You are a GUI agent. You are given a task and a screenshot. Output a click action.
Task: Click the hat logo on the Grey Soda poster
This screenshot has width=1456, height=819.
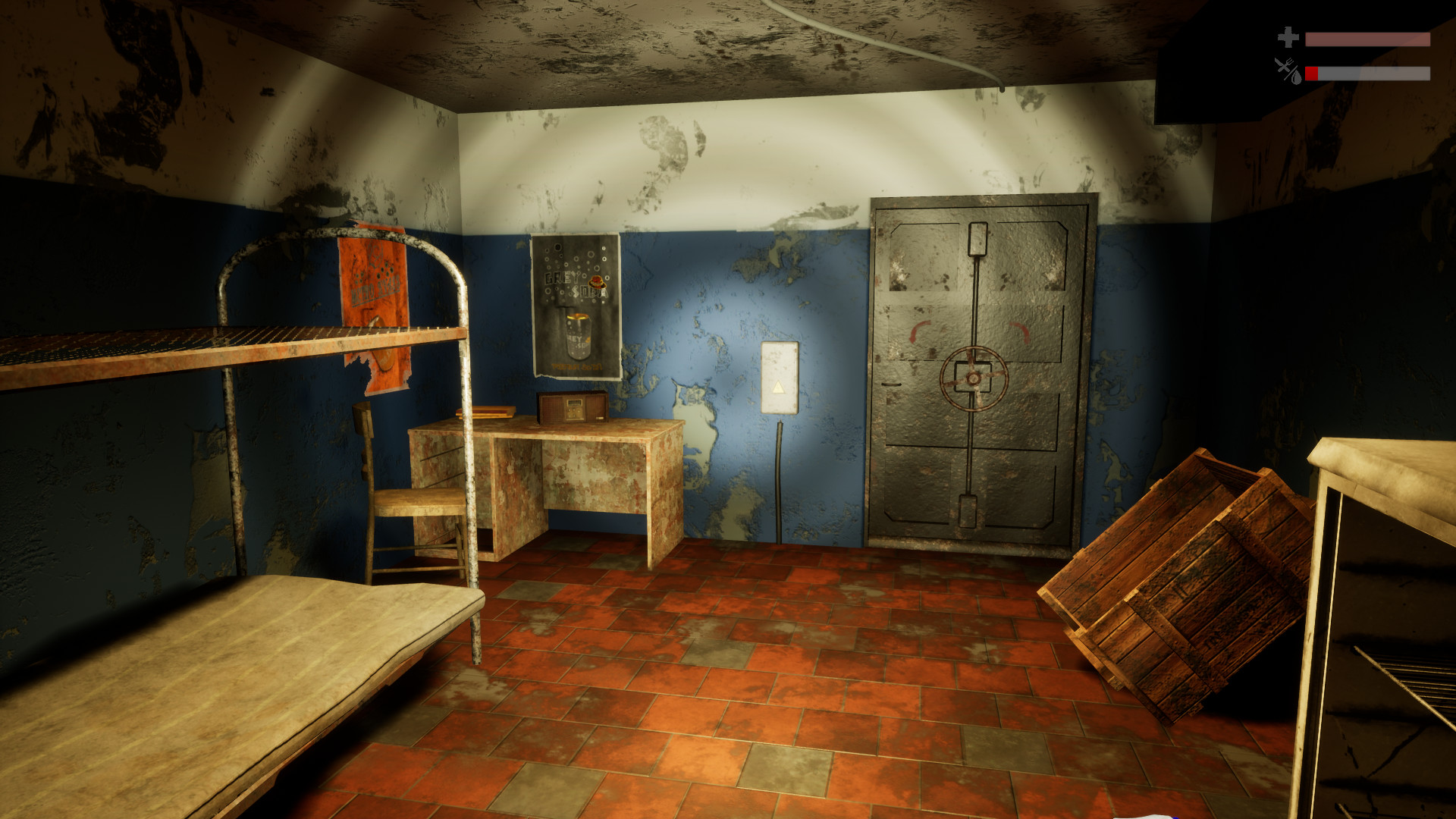click(598, 282)
